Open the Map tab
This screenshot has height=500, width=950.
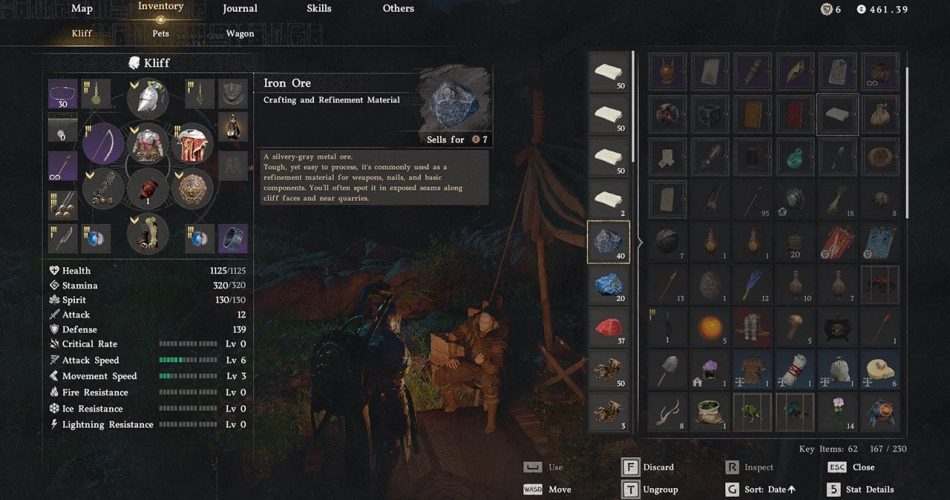tap(82, 9)
